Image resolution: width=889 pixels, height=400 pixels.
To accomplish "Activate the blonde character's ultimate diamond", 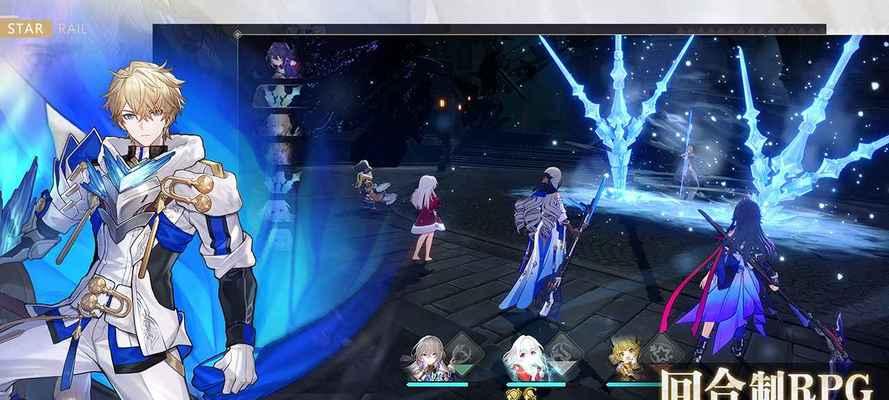I will pyautogui.click(x=661, y=354).
